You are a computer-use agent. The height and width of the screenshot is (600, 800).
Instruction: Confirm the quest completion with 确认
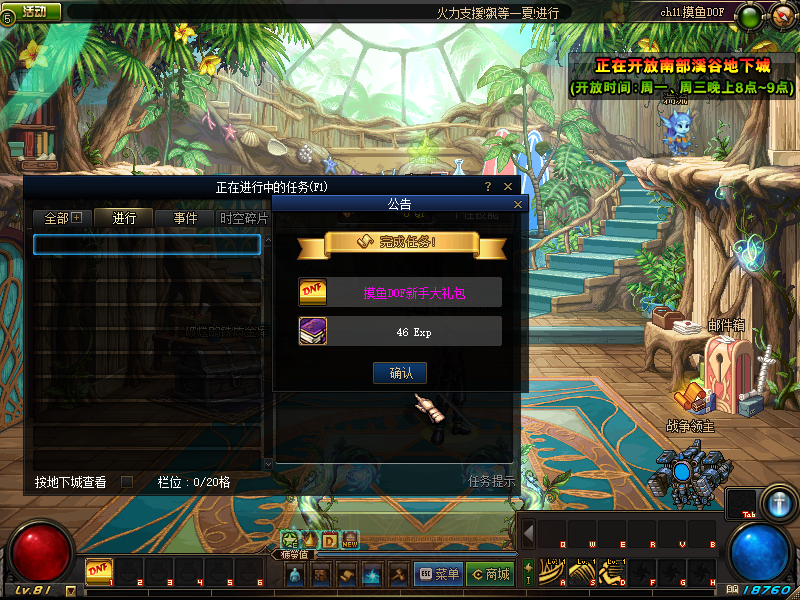point(400,373)
